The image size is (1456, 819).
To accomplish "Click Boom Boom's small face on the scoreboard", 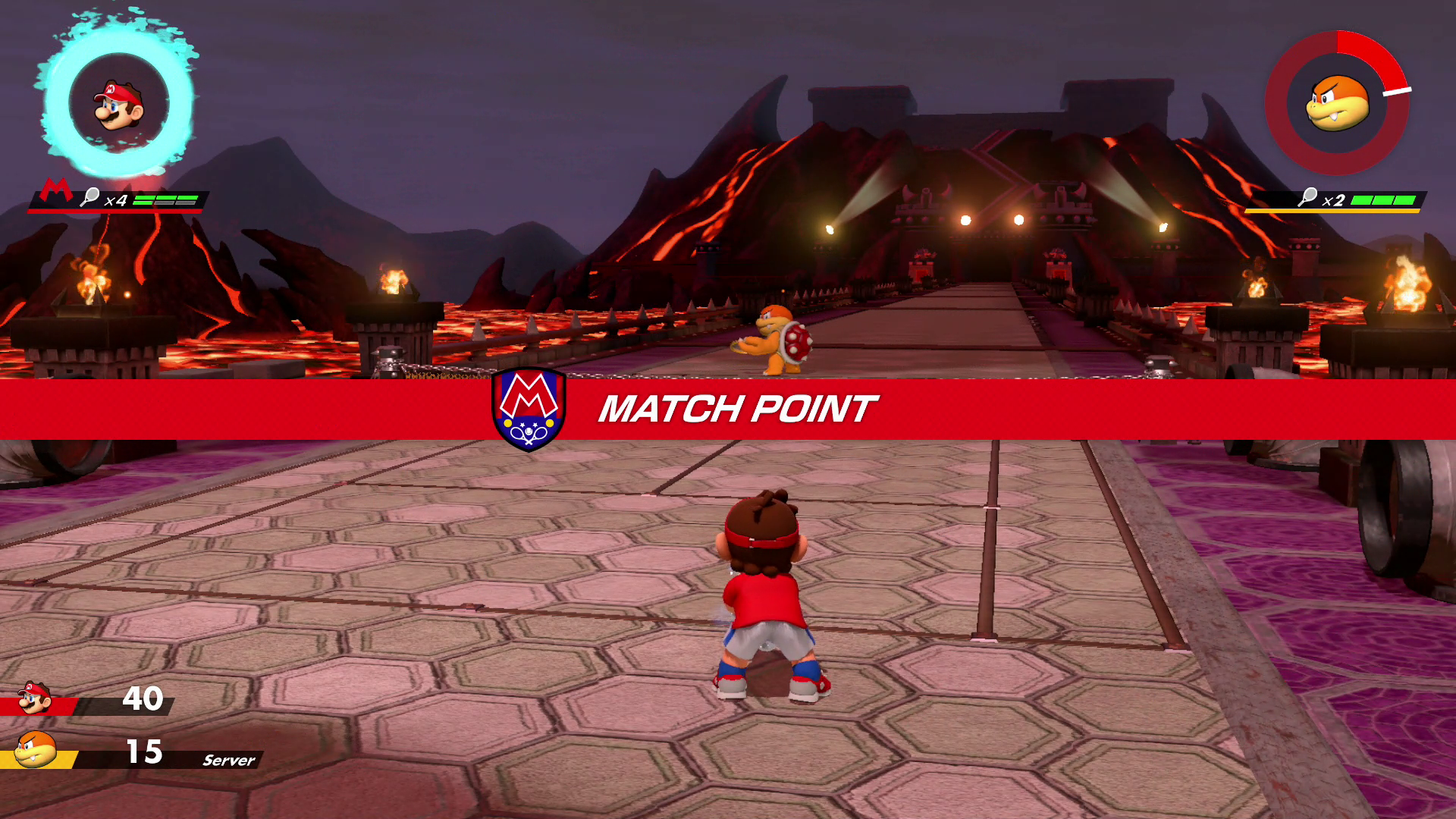I will tap(36, 751).
